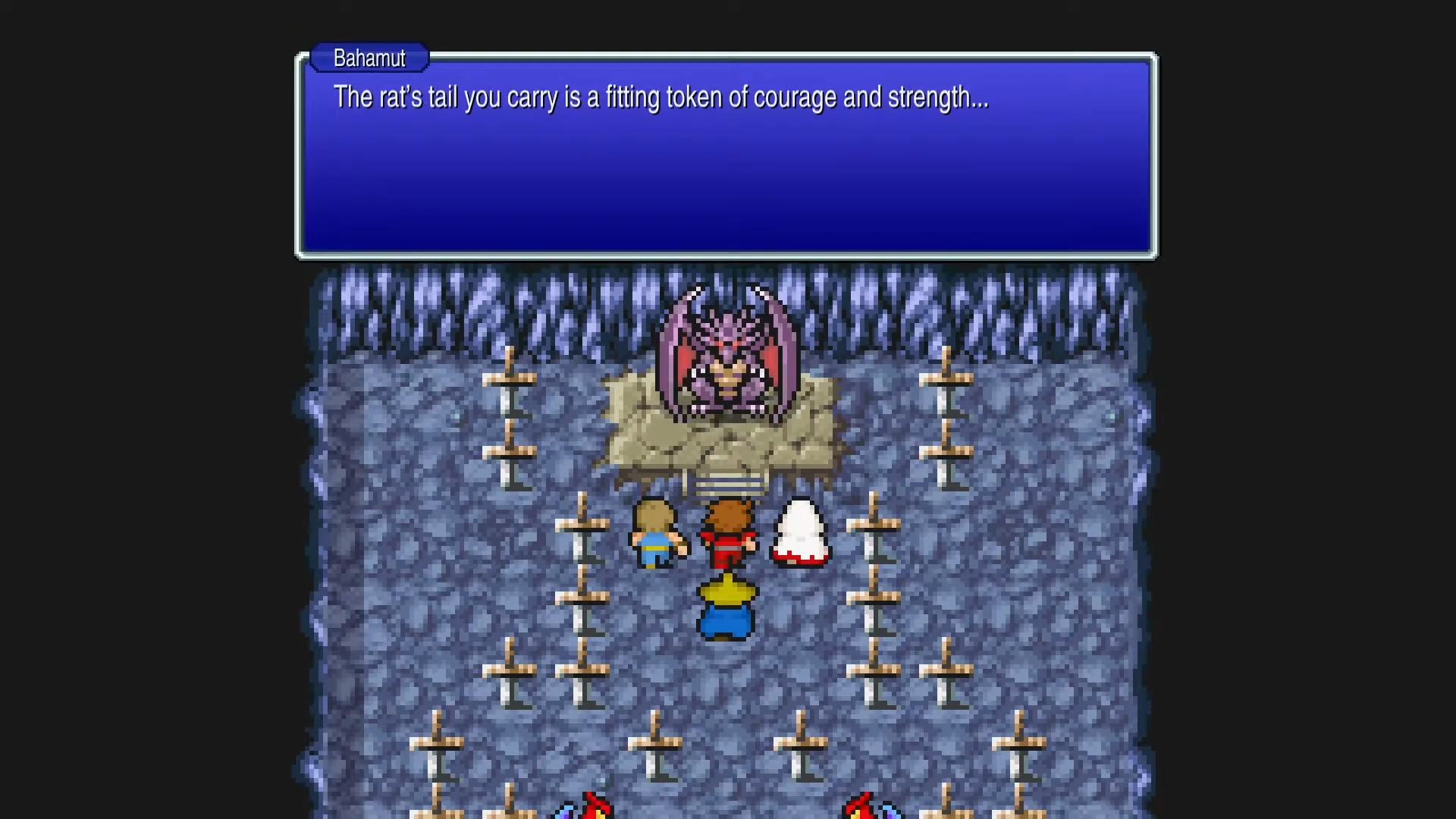
Task: Click the rat's tail dialogue text line
Action: (660, 97)
